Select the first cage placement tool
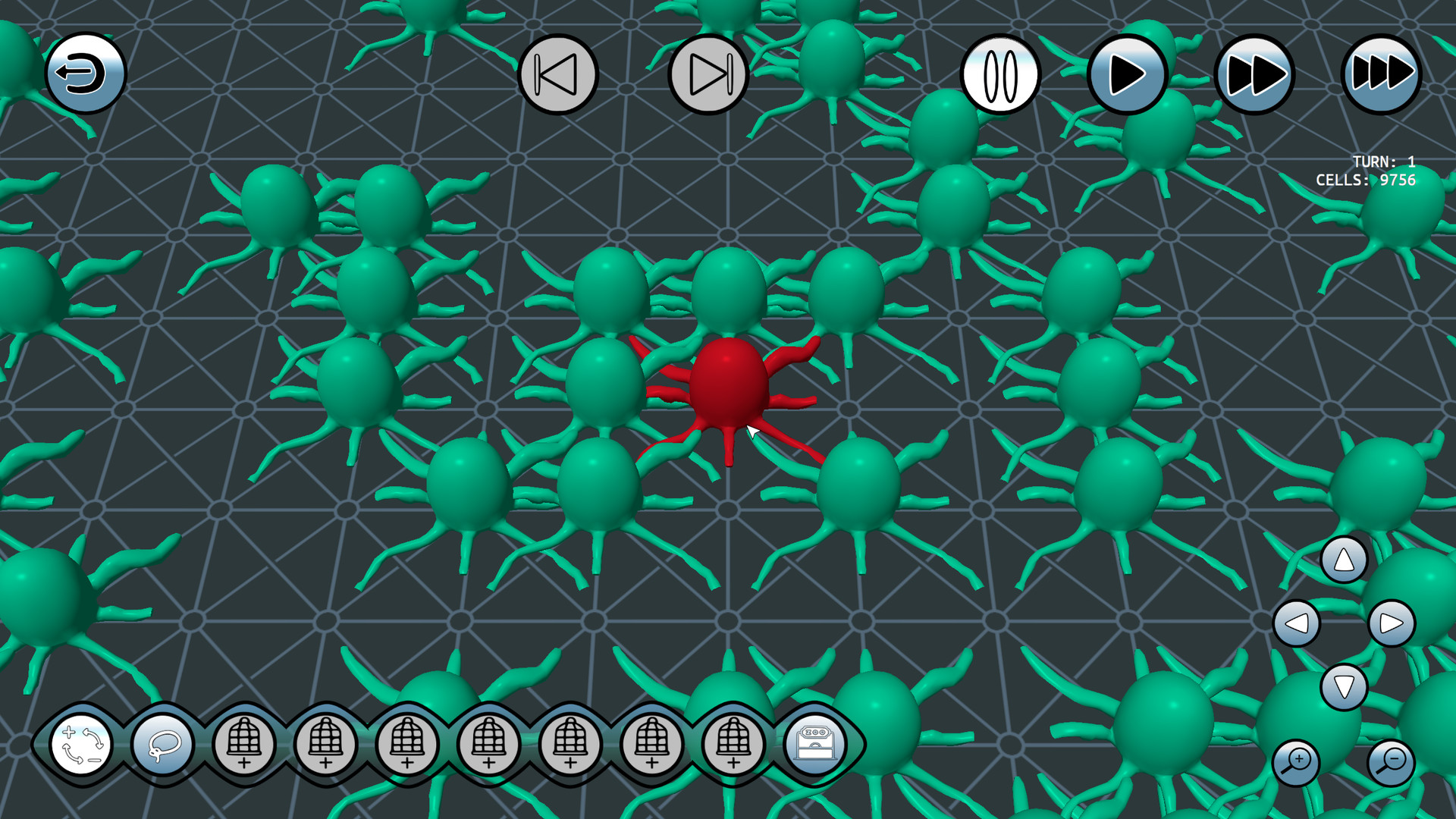The width and height of the screenshot is (1456, 819). (244, 745)
